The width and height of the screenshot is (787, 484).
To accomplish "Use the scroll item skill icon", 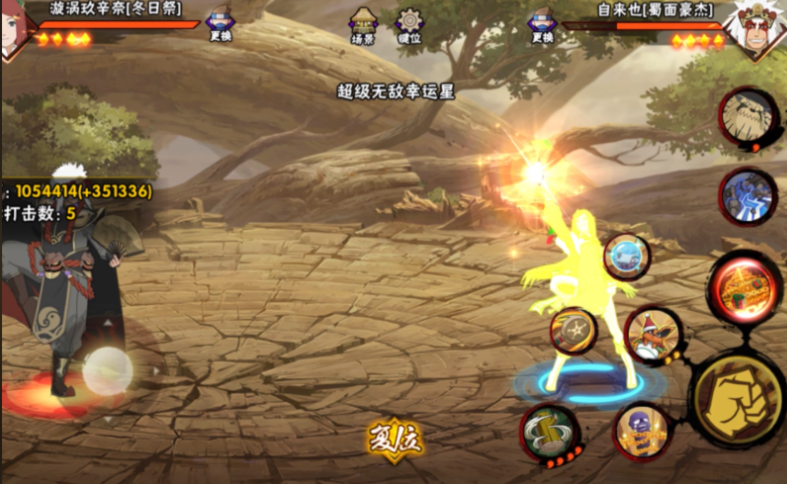I will [x=551, y=431].
